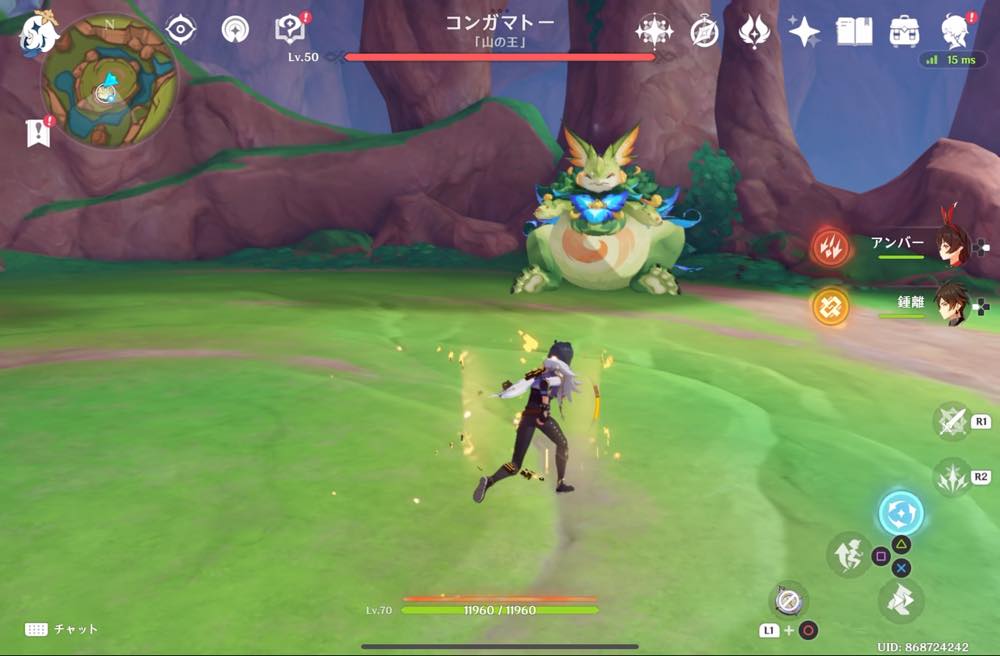Use the compass gadget icon
The width and height of the screenshot is (1000, 656).
pyautogui.click(x=789, y=600)
